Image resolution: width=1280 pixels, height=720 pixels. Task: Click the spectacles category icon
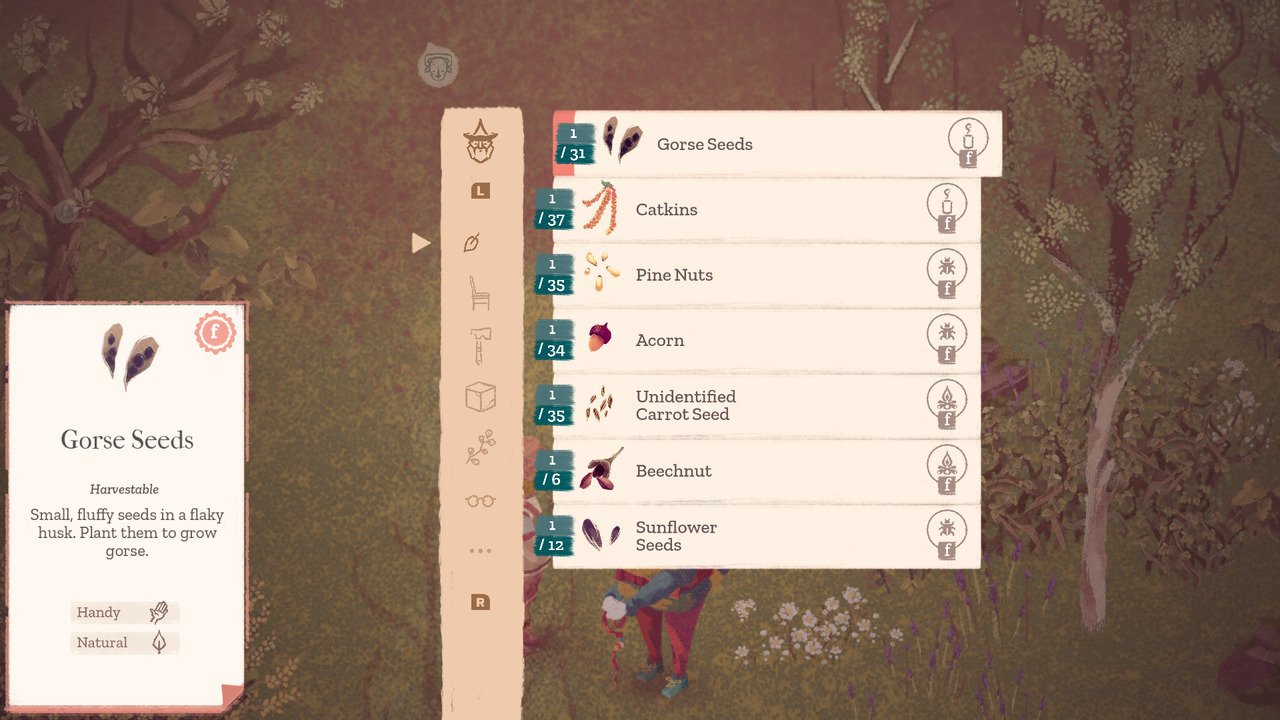point(480,499)
